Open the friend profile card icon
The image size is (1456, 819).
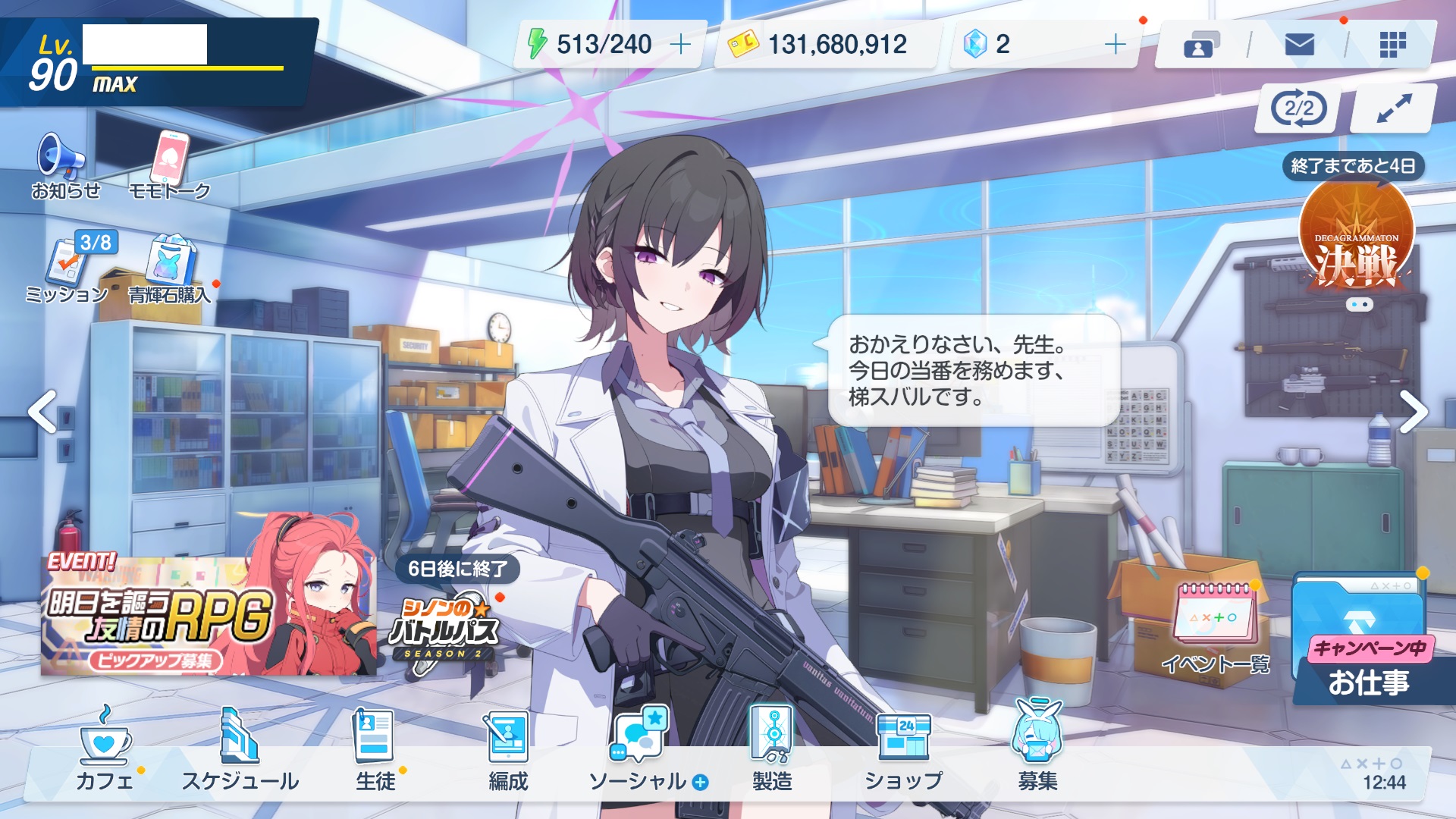point(1201,45)
